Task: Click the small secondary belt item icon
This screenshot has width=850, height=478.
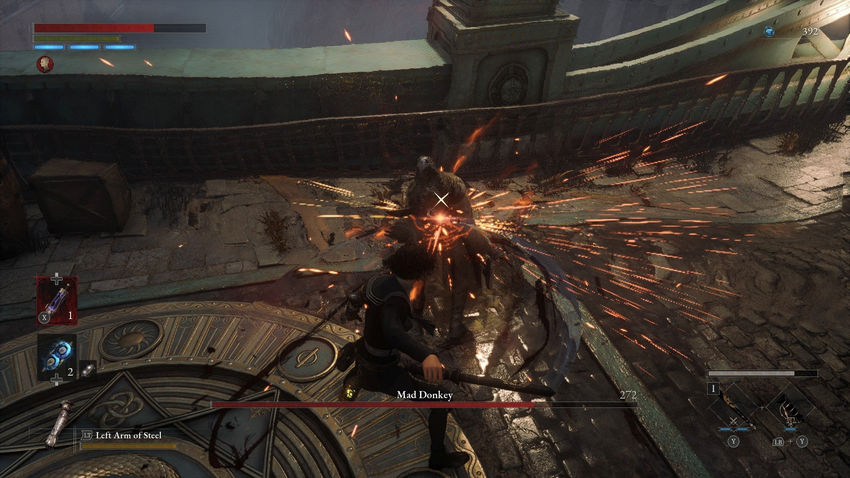Action: (88, 368)
